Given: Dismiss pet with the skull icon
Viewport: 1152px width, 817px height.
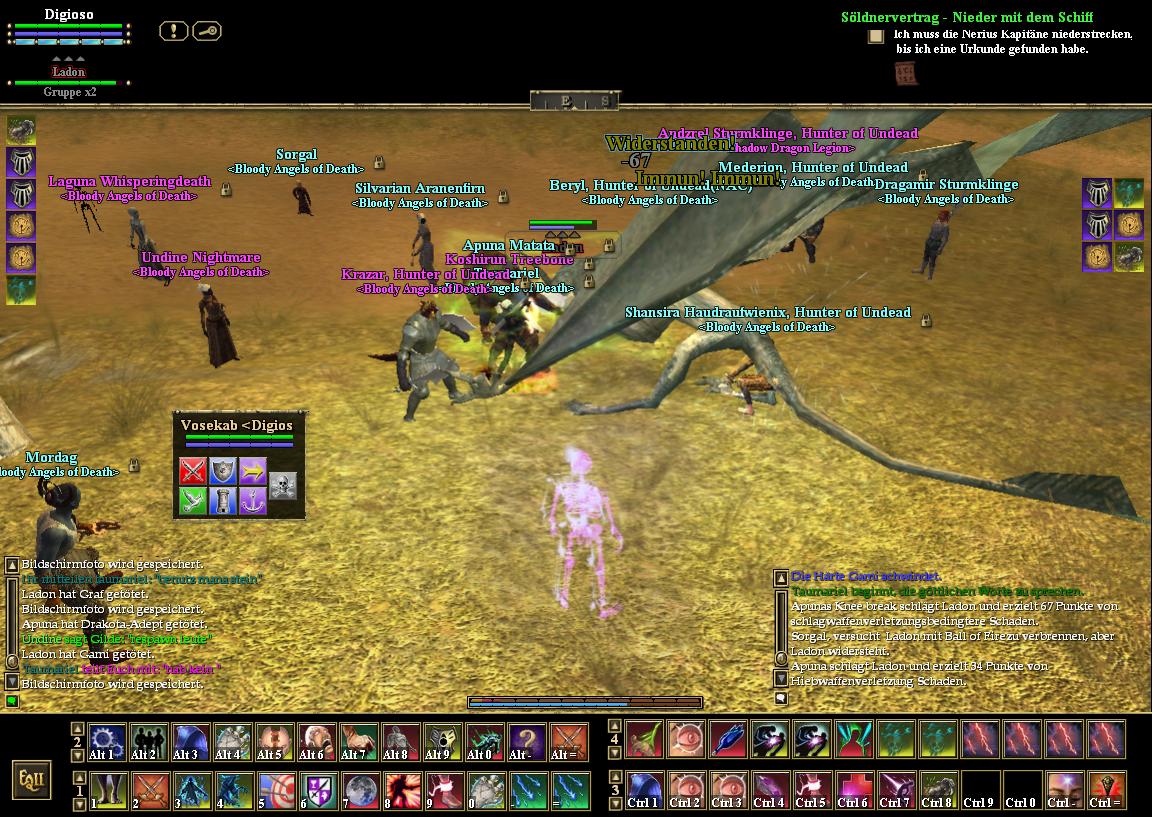Looking at the screenshot, I should 283,486.
